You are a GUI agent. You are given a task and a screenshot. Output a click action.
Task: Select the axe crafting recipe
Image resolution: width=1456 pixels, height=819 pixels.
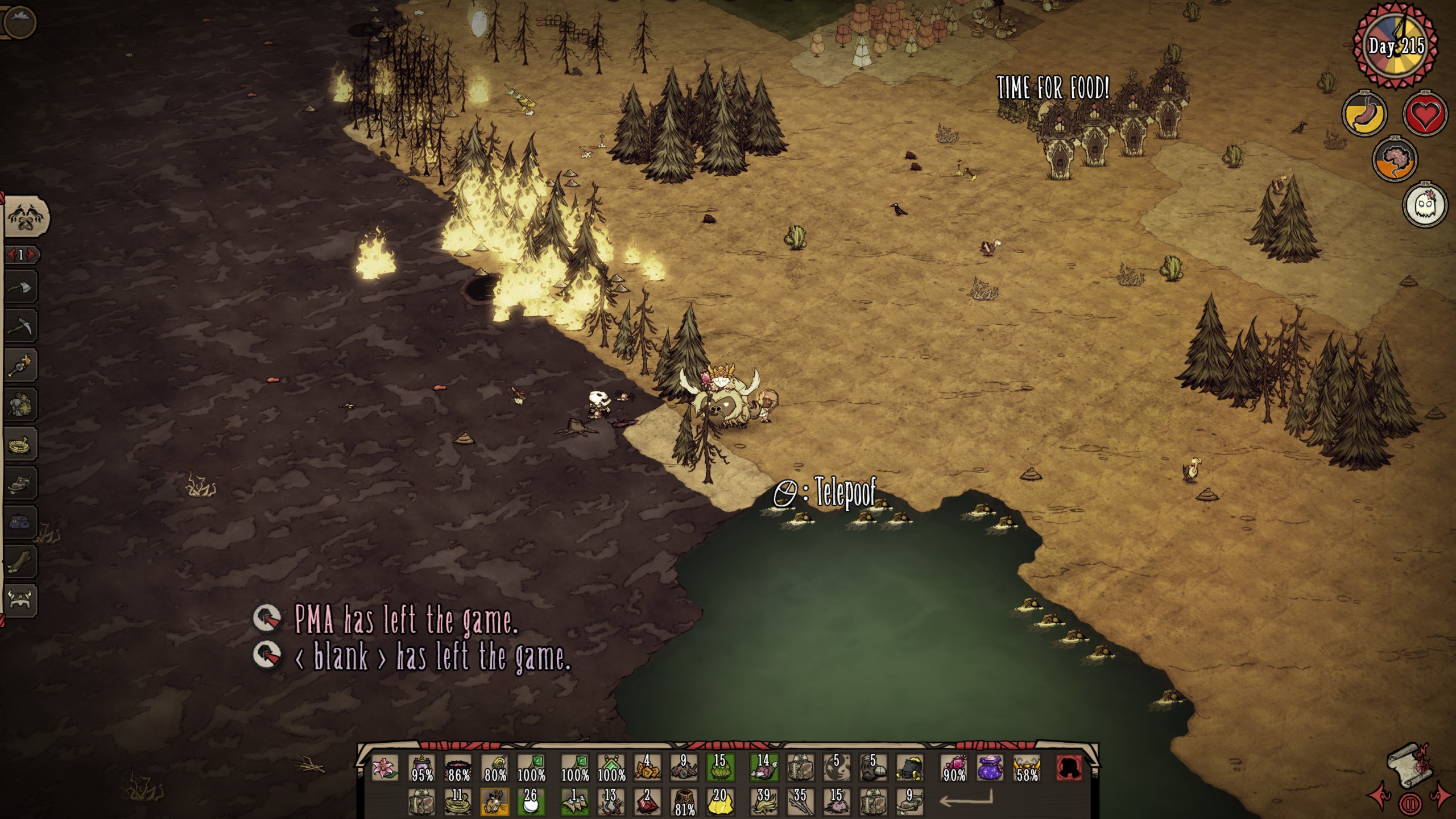point(20,288)
